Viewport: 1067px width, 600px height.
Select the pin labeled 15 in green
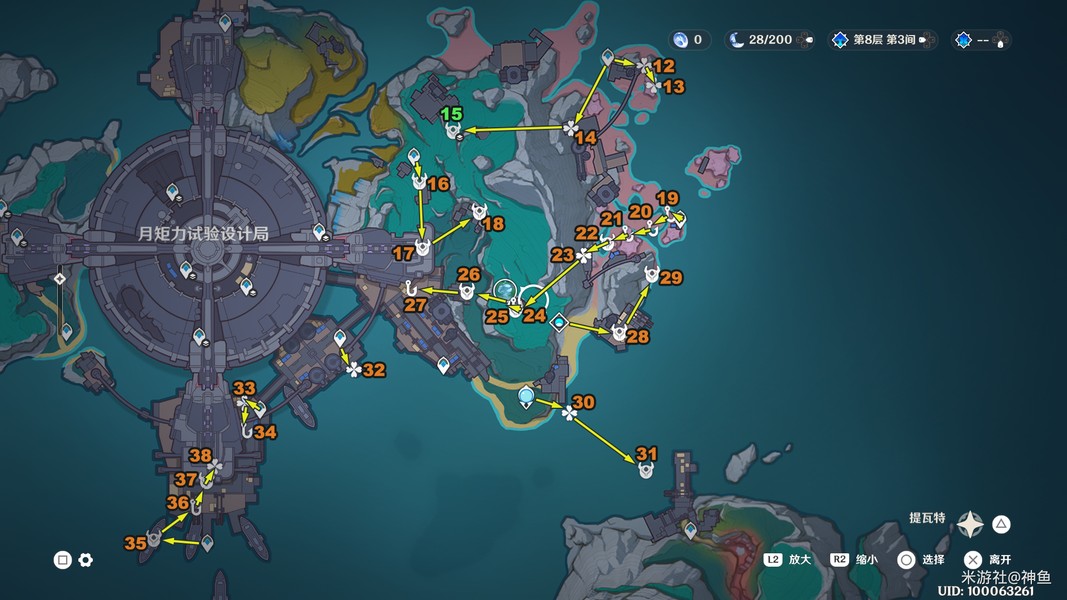(x=453, y=130)
